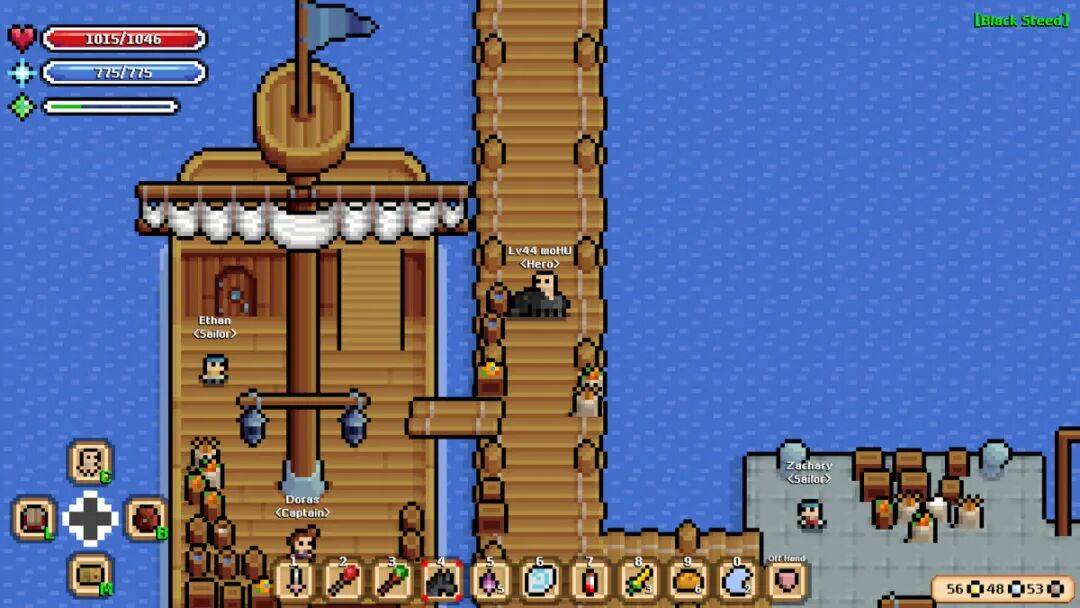
Task: Choose the red-tipped wand in slot 2
Action: (x=343, y=581)
